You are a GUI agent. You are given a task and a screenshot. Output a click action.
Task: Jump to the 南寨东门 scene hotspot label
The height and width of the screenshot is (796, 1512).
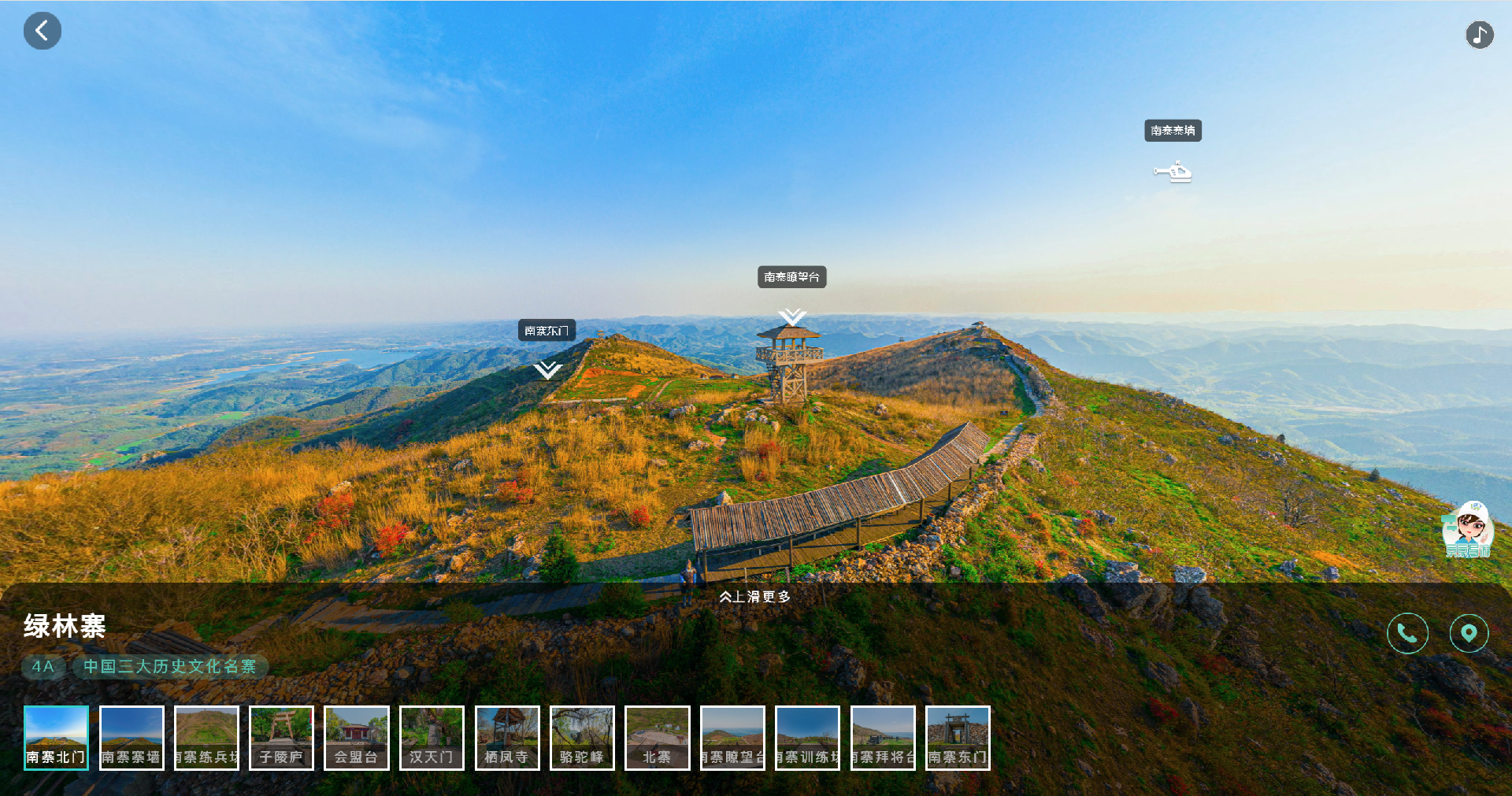[547, 331]
